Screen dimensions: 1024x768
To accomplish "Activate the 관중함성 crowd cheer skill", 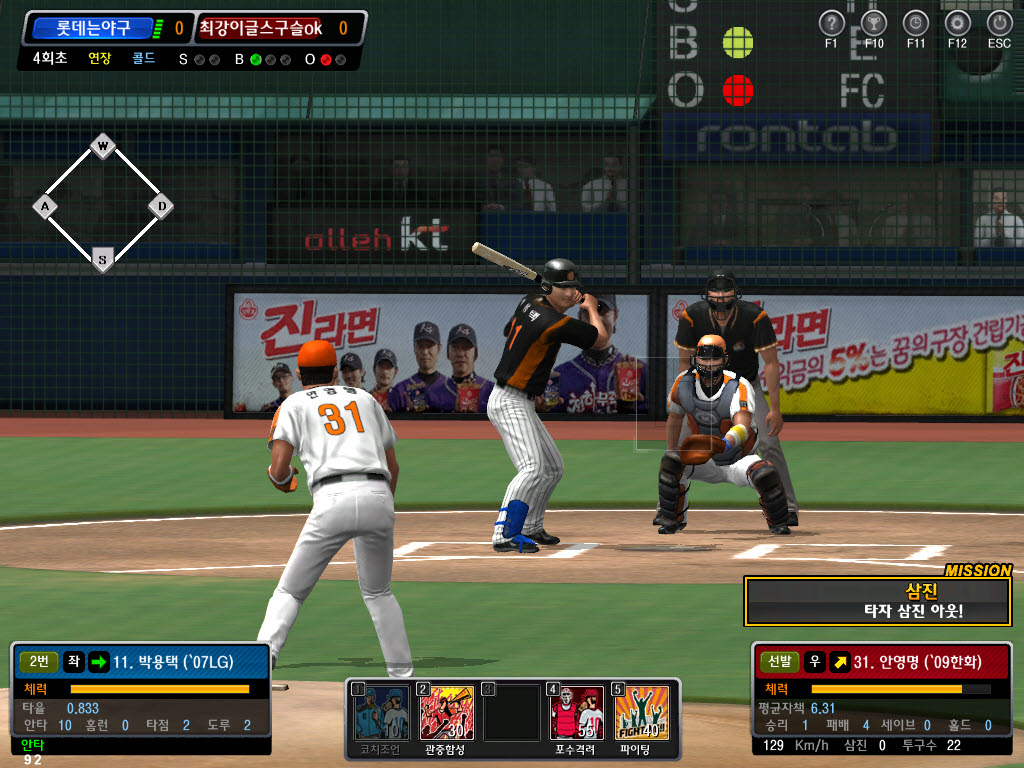I will (446, 712).
